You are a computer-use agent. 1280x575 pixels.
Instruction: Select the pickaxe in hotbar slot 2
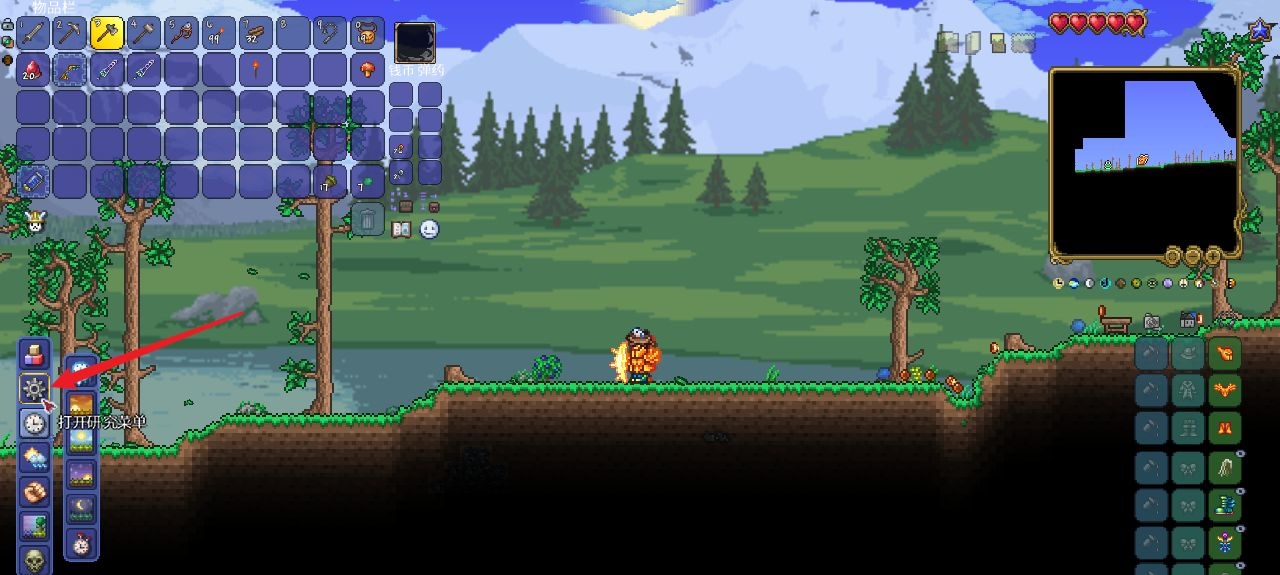(70, 33)
